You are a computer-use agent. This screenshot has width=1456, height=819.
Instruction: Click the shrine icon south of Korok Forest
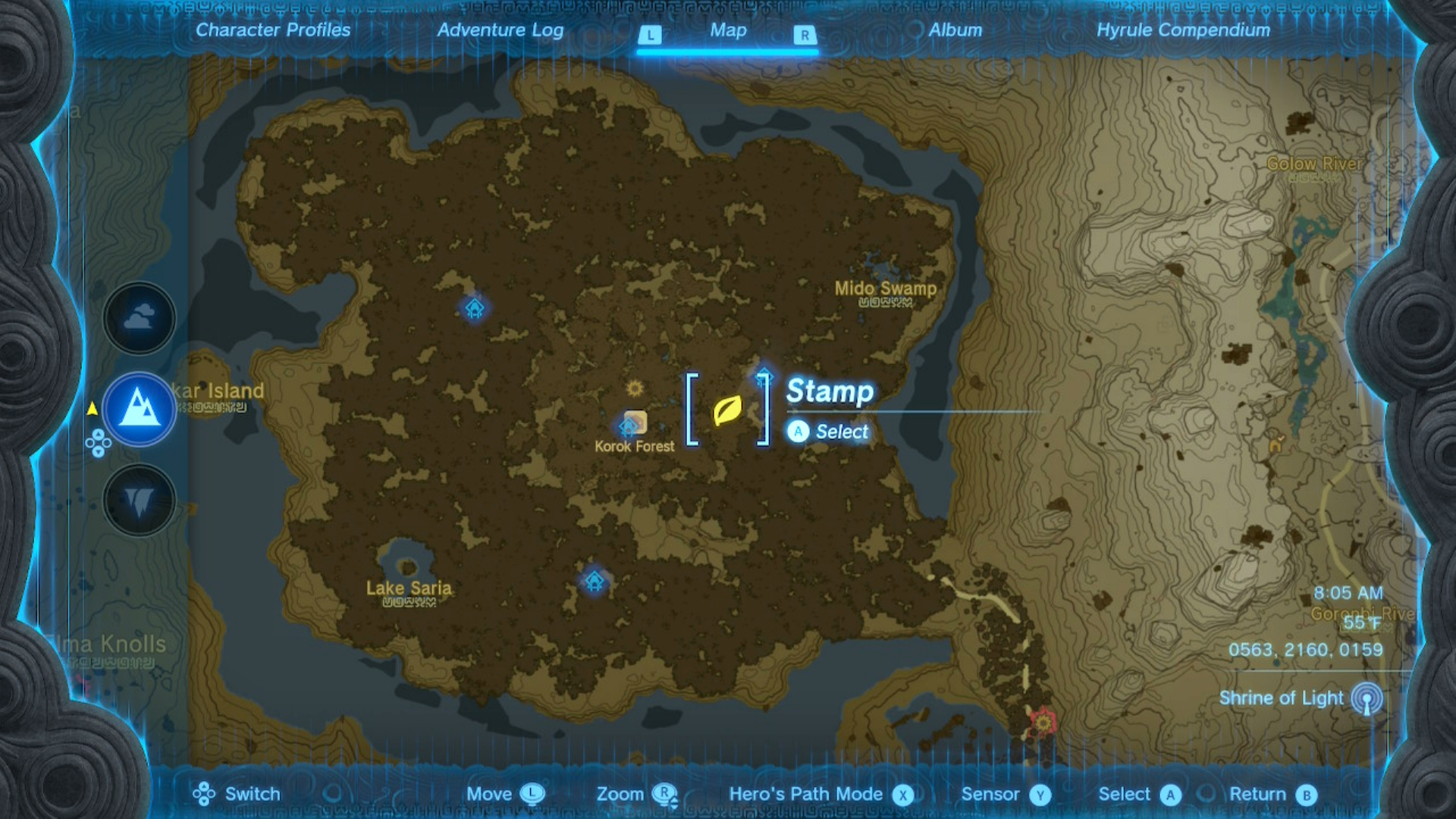(594, 582)
